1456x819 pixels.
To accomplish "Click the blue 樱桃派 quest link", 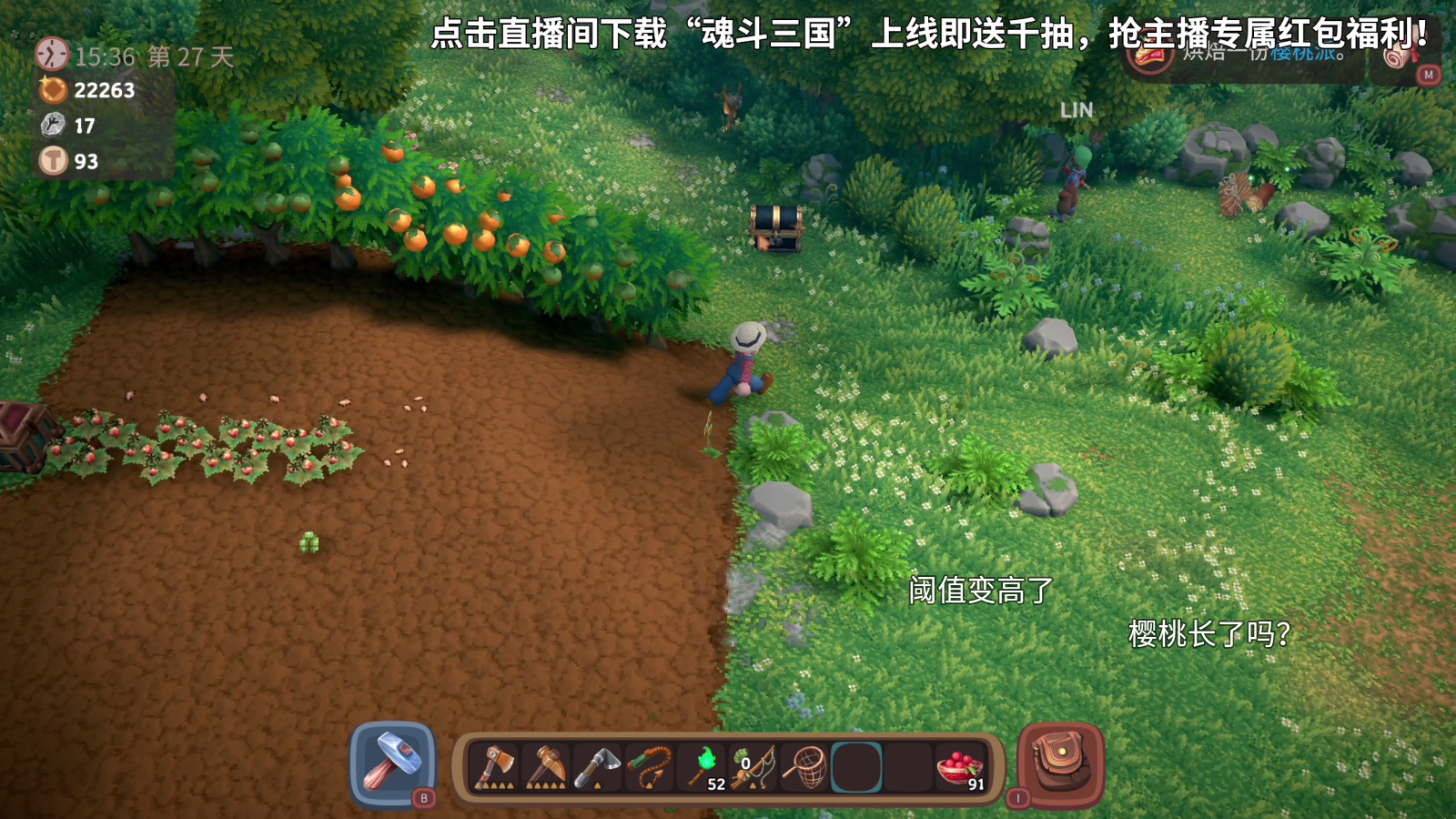I will [1303, 53].
